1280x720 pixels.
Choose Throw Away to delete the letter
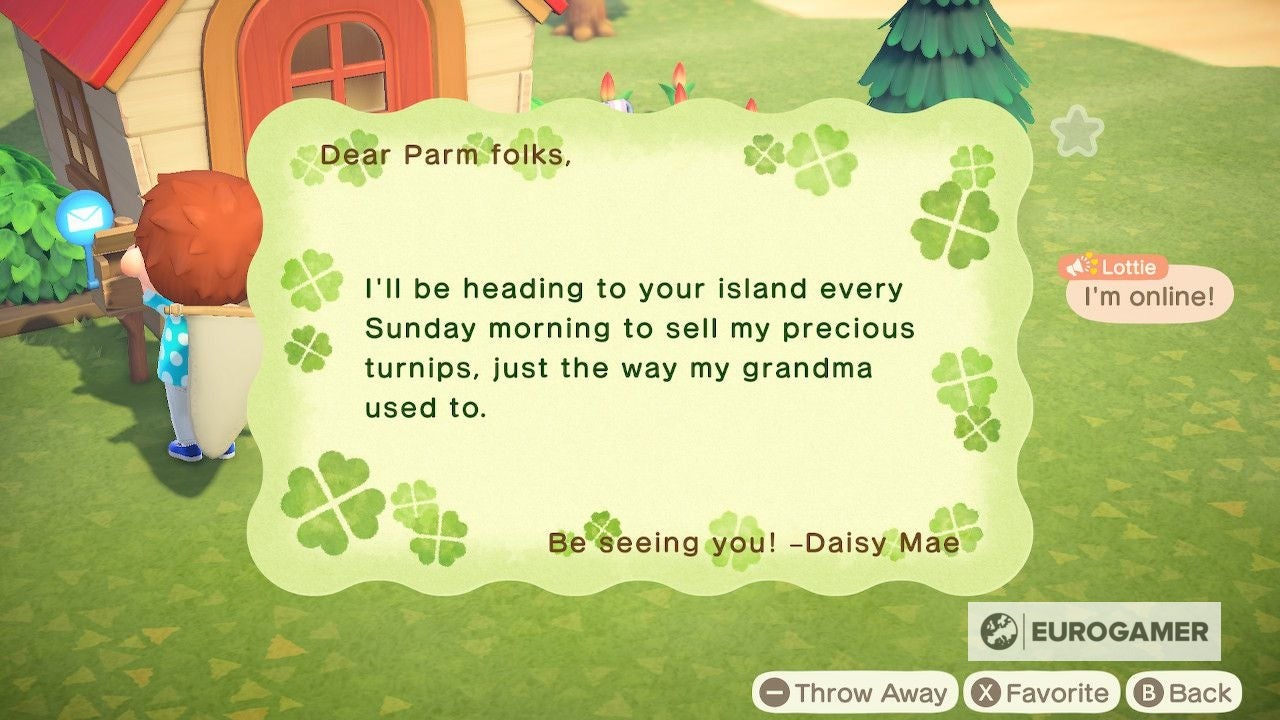[861, 691]
